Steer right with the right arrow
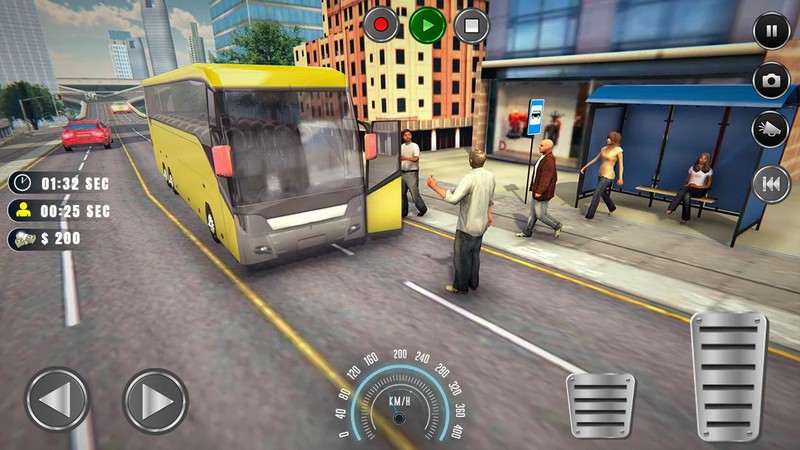 coord(155,400)
